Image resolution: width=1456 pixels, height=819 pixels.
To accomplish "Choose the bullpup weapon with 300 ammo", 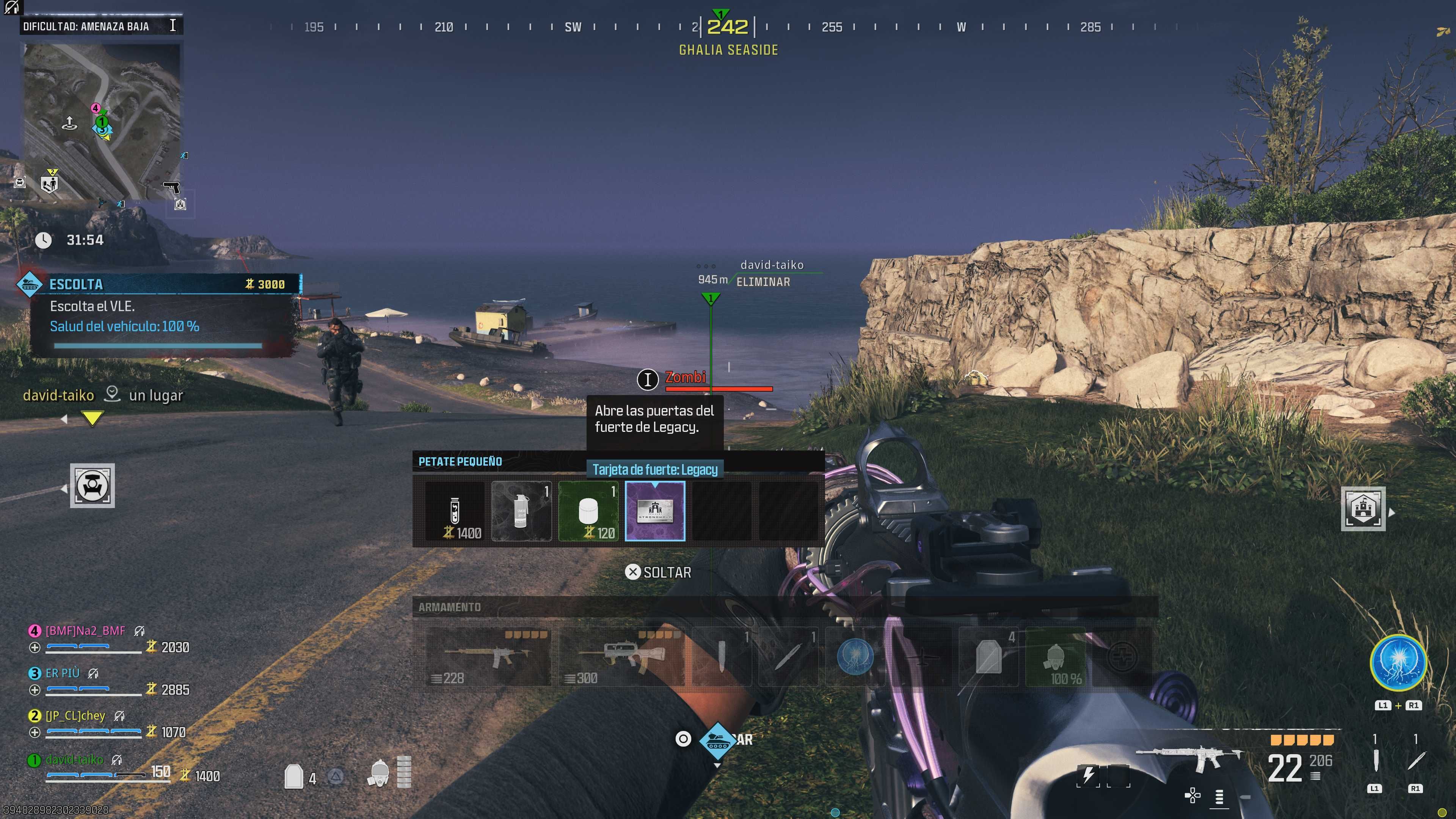I will coord(621,656).
